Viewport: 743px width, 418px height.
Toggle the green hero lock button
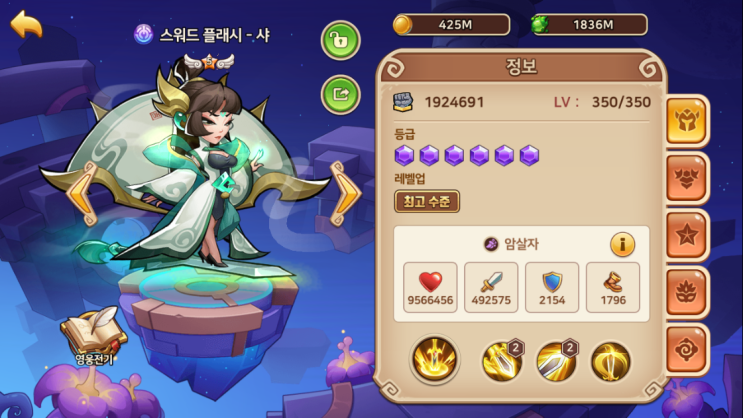[340, 40]
